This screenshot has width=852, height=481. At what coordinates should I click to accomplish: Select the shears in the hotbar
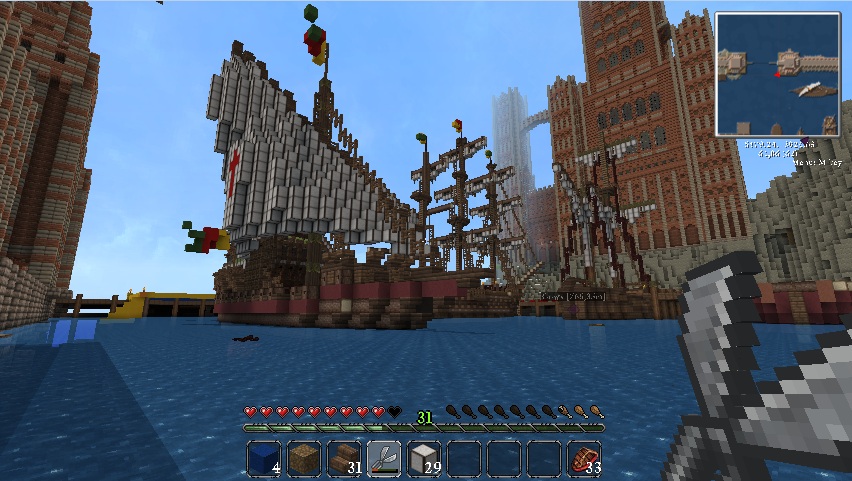[384, 458]
